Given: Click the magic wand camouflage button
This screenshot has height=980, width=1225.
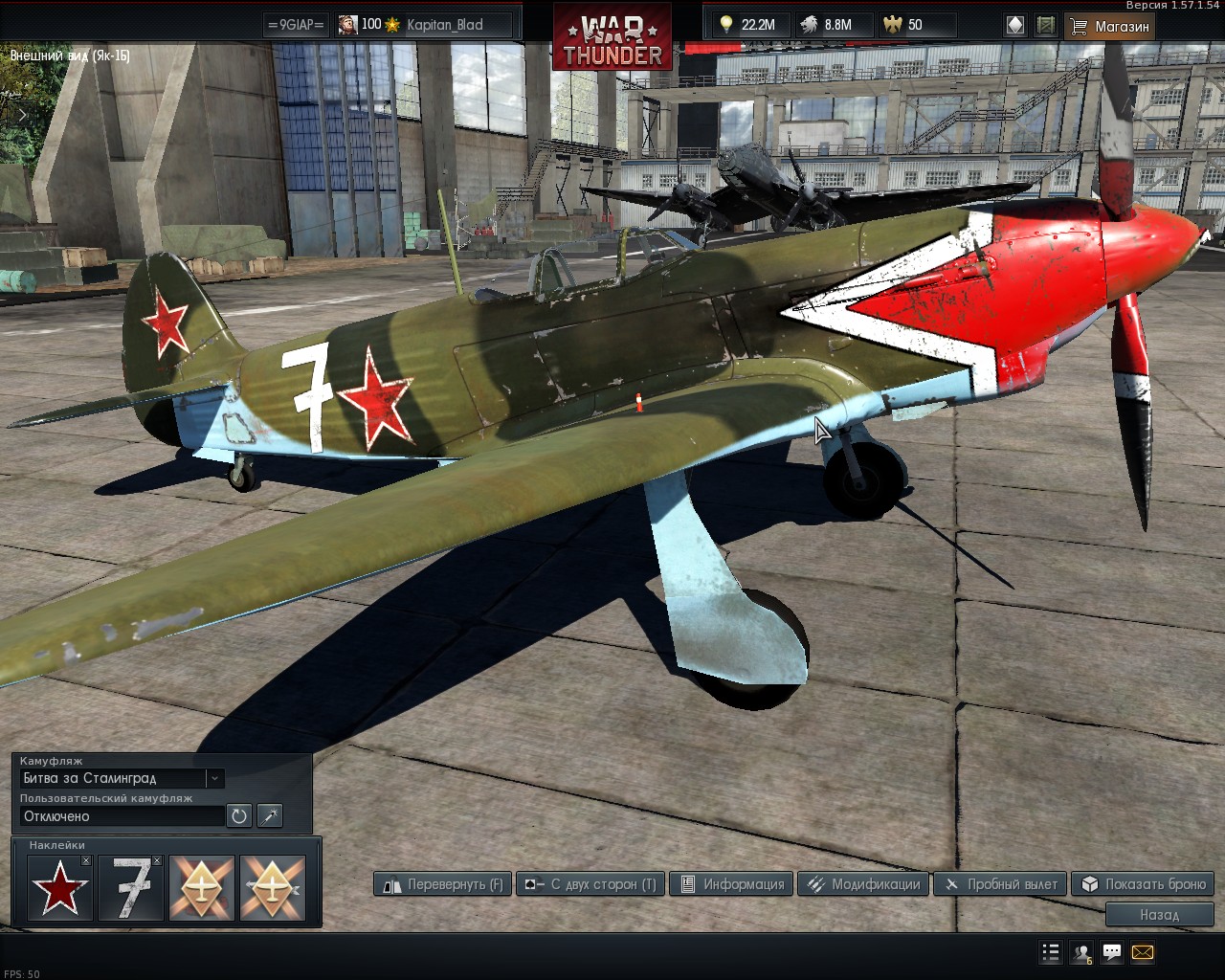Looking at the screenshot, I should point(270,816).
